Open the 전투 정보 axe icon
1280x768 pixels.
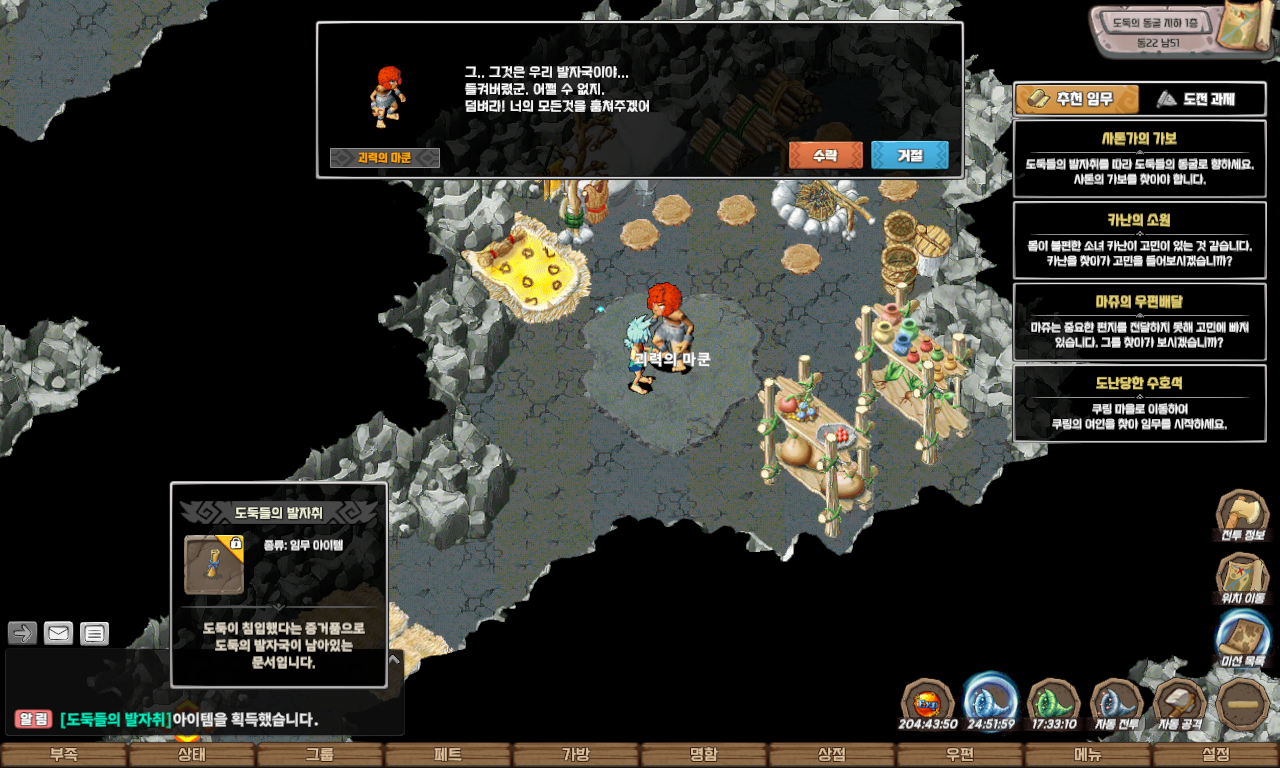point(1242,516)
